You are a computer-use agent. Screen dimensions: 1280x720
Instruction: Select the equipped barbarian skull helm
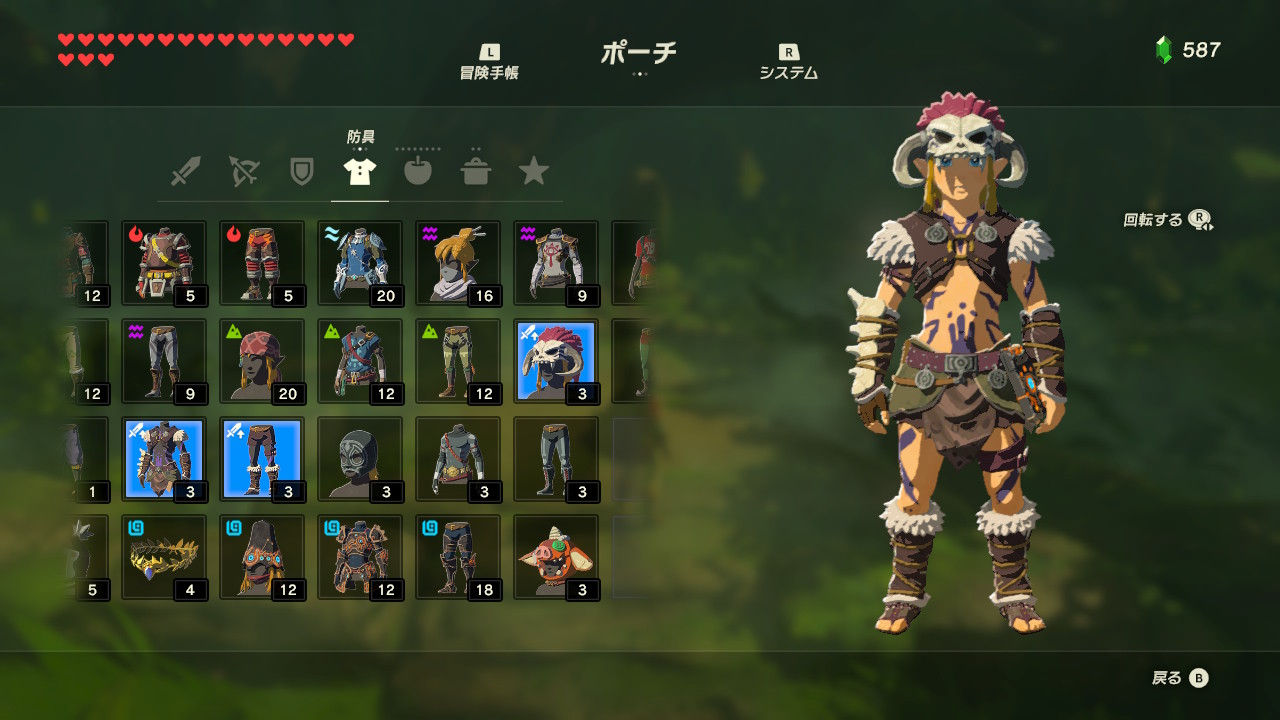[x=556, y=361]
